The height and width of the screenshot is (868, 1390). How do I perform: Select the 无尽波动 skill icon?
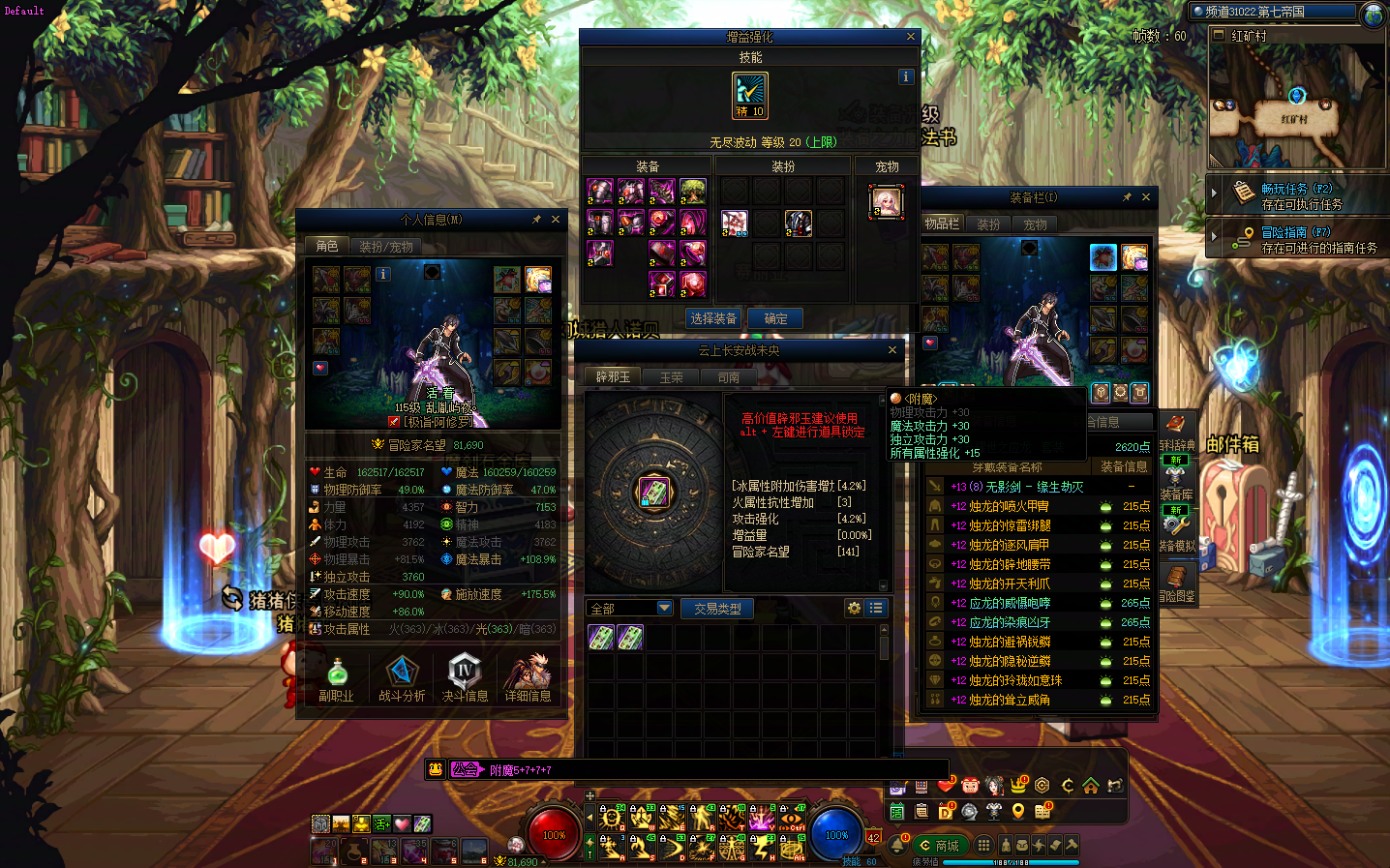pyautogui.click(x=750, y=95)
